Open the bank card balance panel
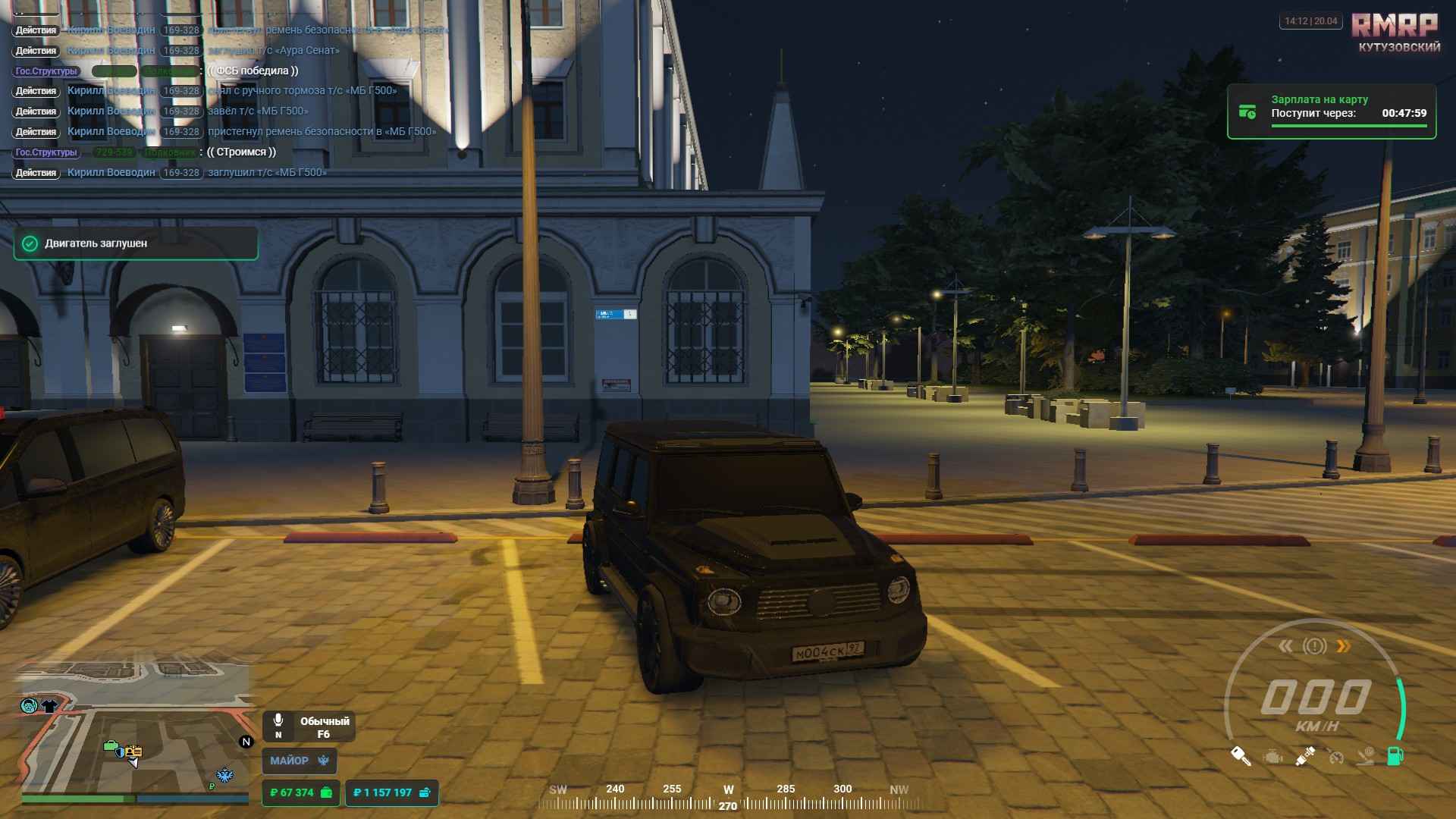Image resolution: width=1456 pixels, height=819 pixels. [391, 792]
